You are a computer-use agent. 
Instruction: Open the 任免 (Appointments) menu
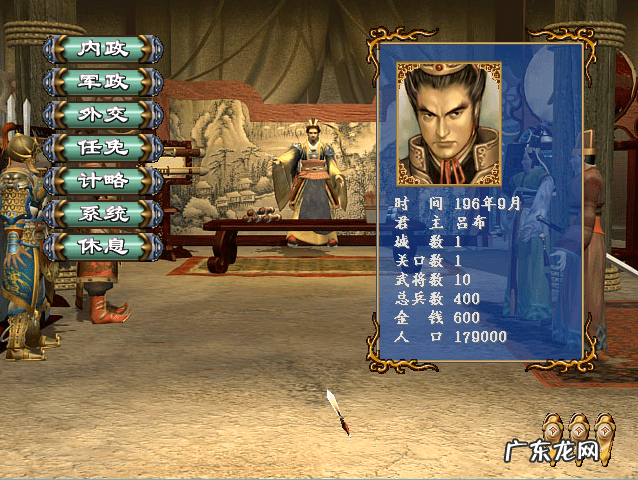click(x=103, y=148)
